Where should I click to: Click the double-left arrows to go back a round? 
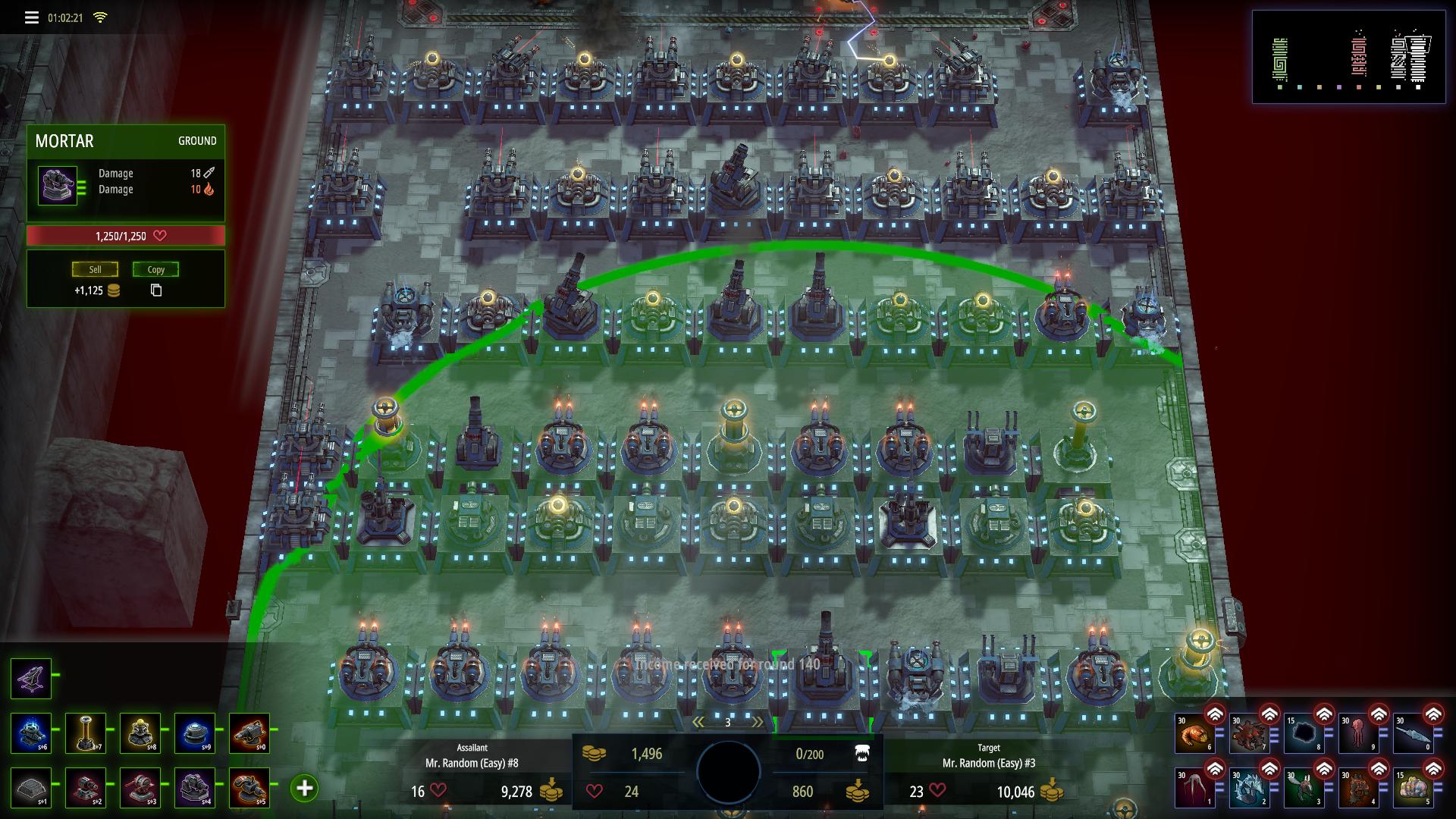coord(698,722)
